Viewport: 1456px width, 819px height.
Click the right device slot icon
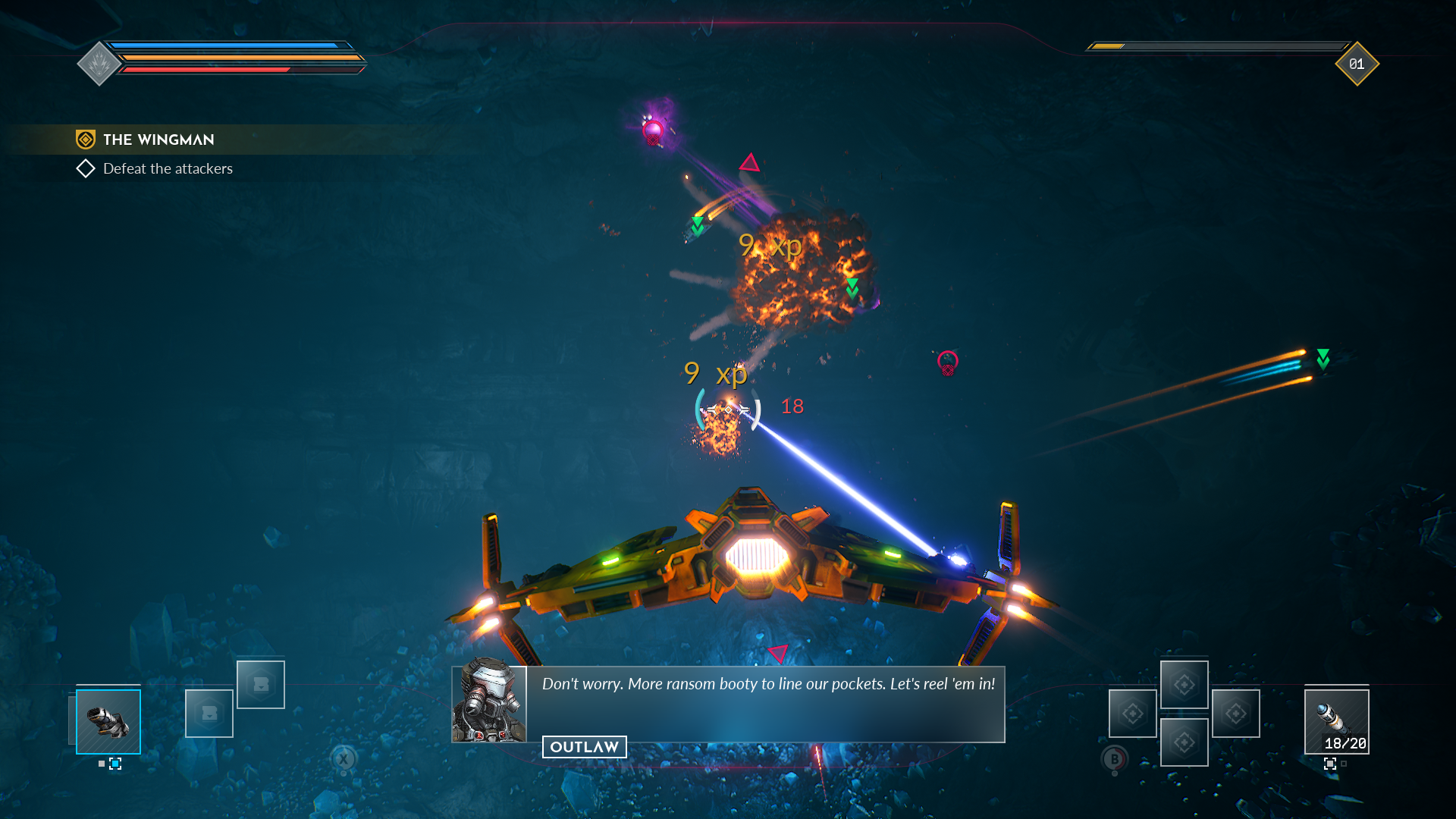coord(1236,714)
